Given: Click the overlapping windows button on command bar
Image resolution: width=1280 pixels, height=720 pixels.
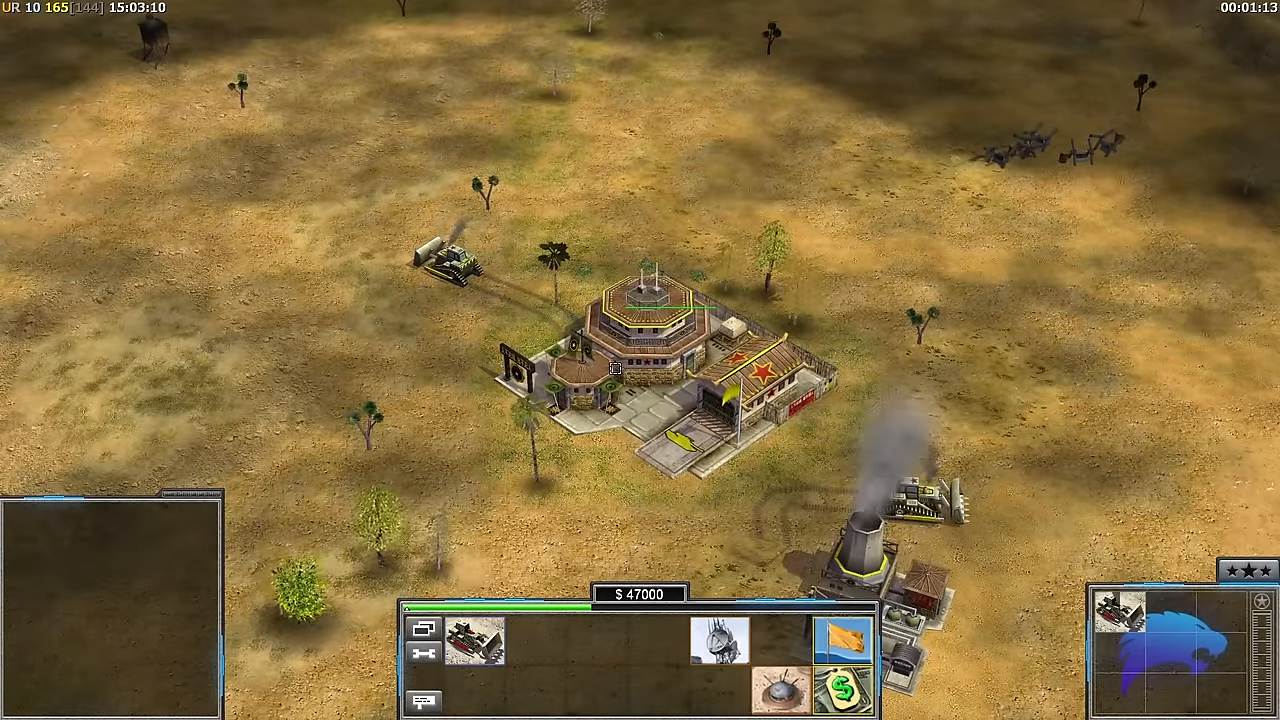Looking at the screenshot, I should pos(424,629).
